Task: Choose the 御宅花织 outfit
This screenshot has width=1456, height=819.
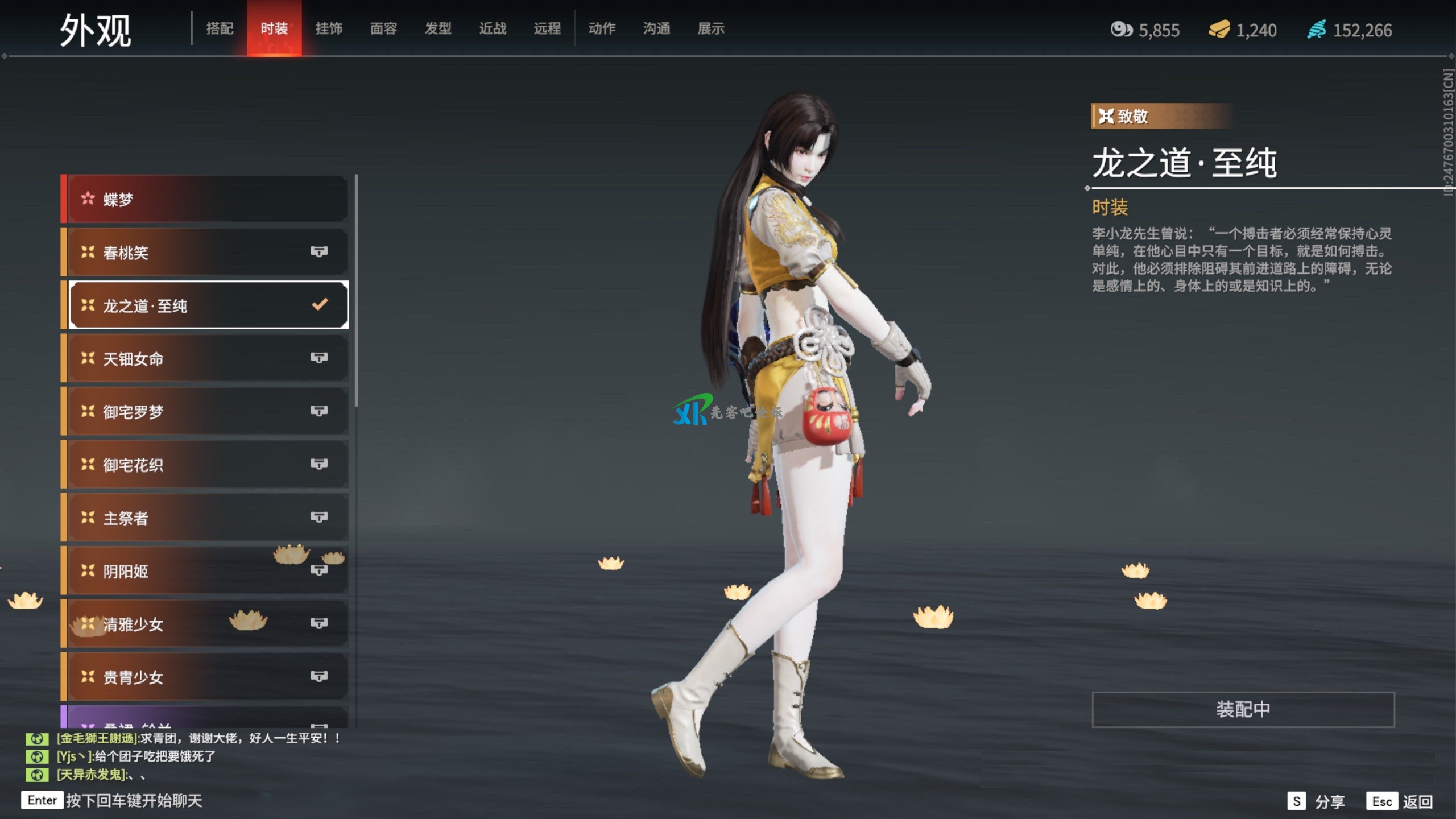Action: click(205, 465)
